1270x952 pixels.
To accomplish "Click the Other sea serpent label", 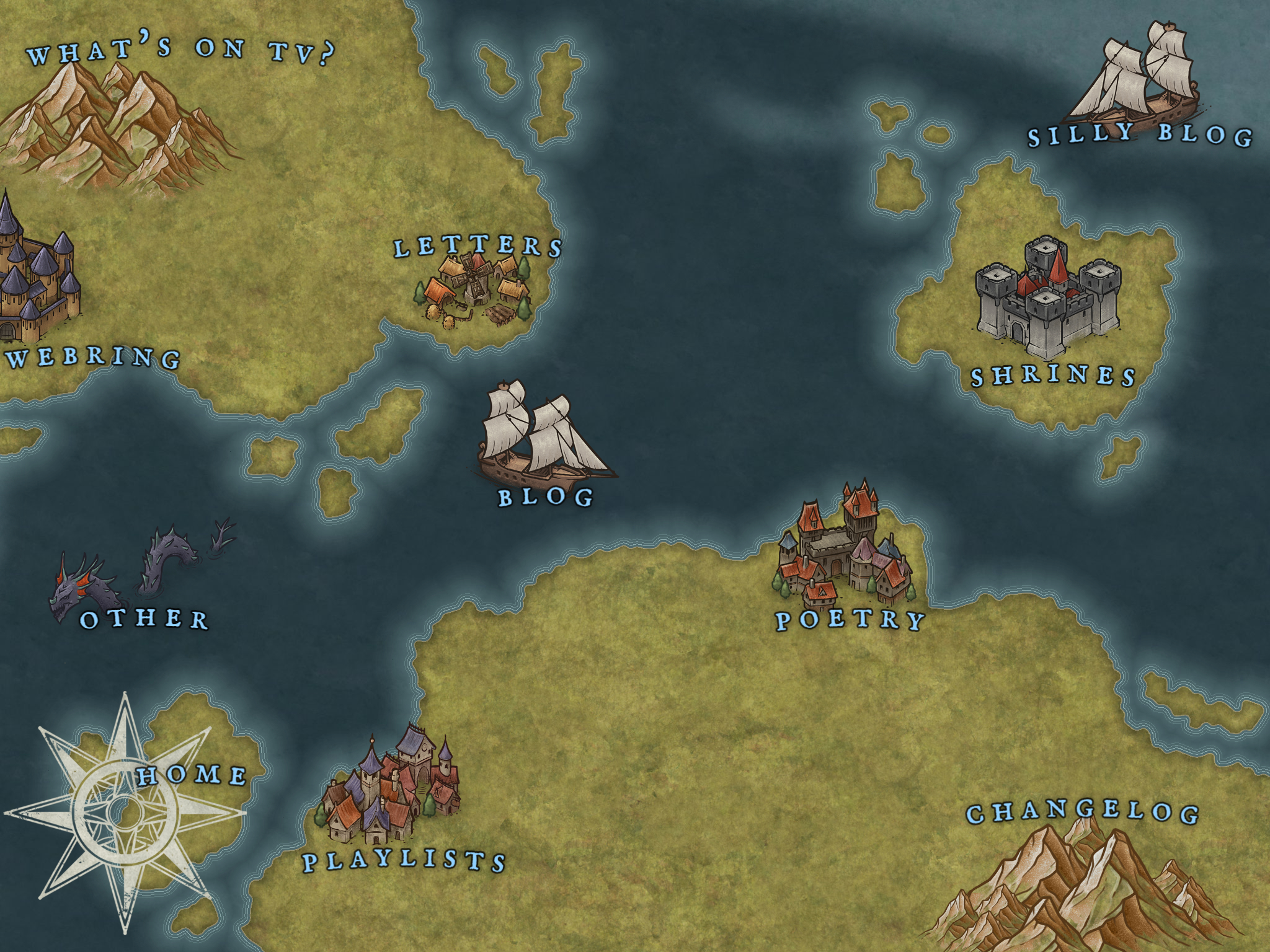I will point(144,619).
